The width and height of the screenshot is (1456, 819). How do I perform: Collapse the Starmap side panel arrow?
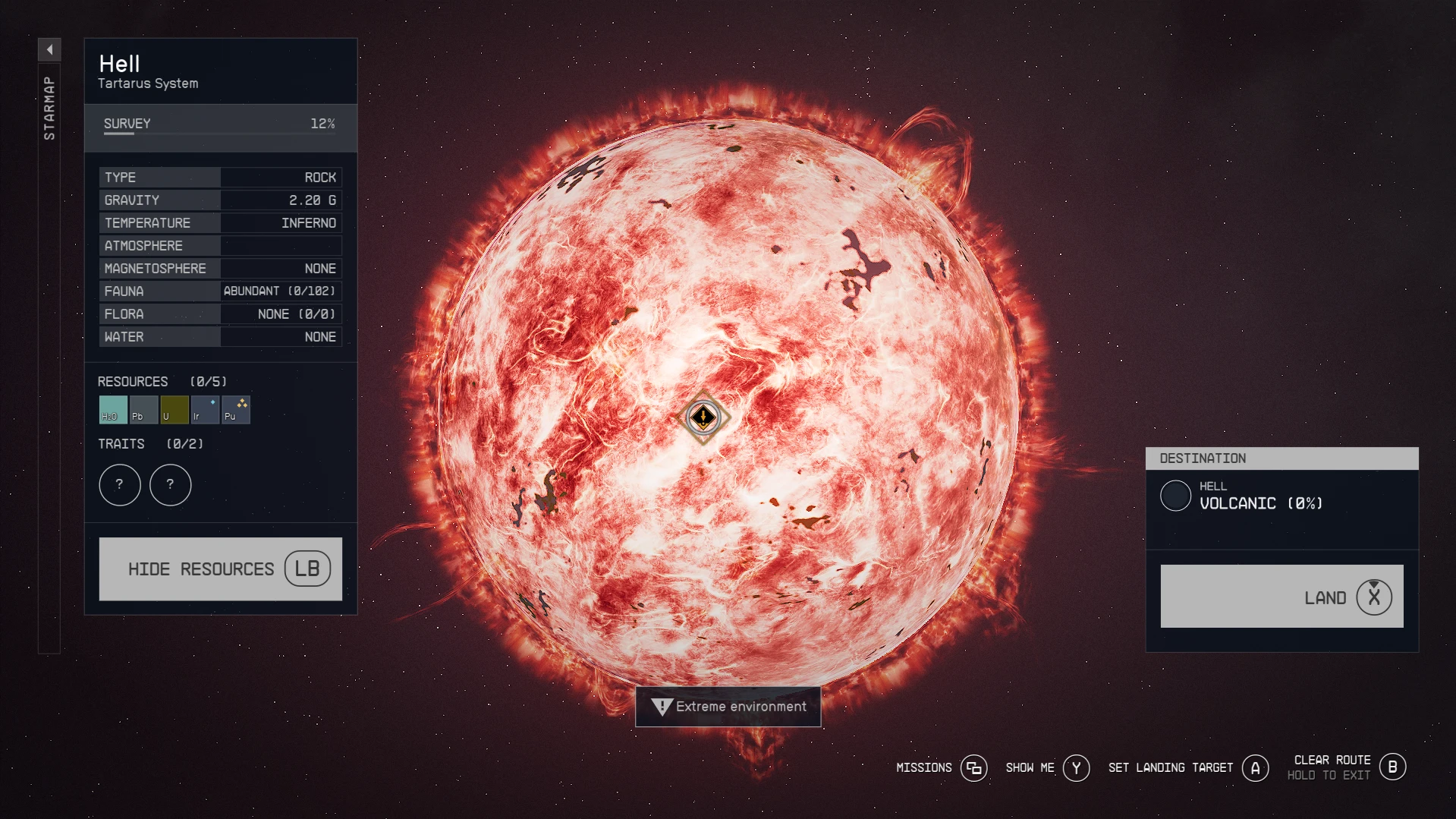pos(49,49)
